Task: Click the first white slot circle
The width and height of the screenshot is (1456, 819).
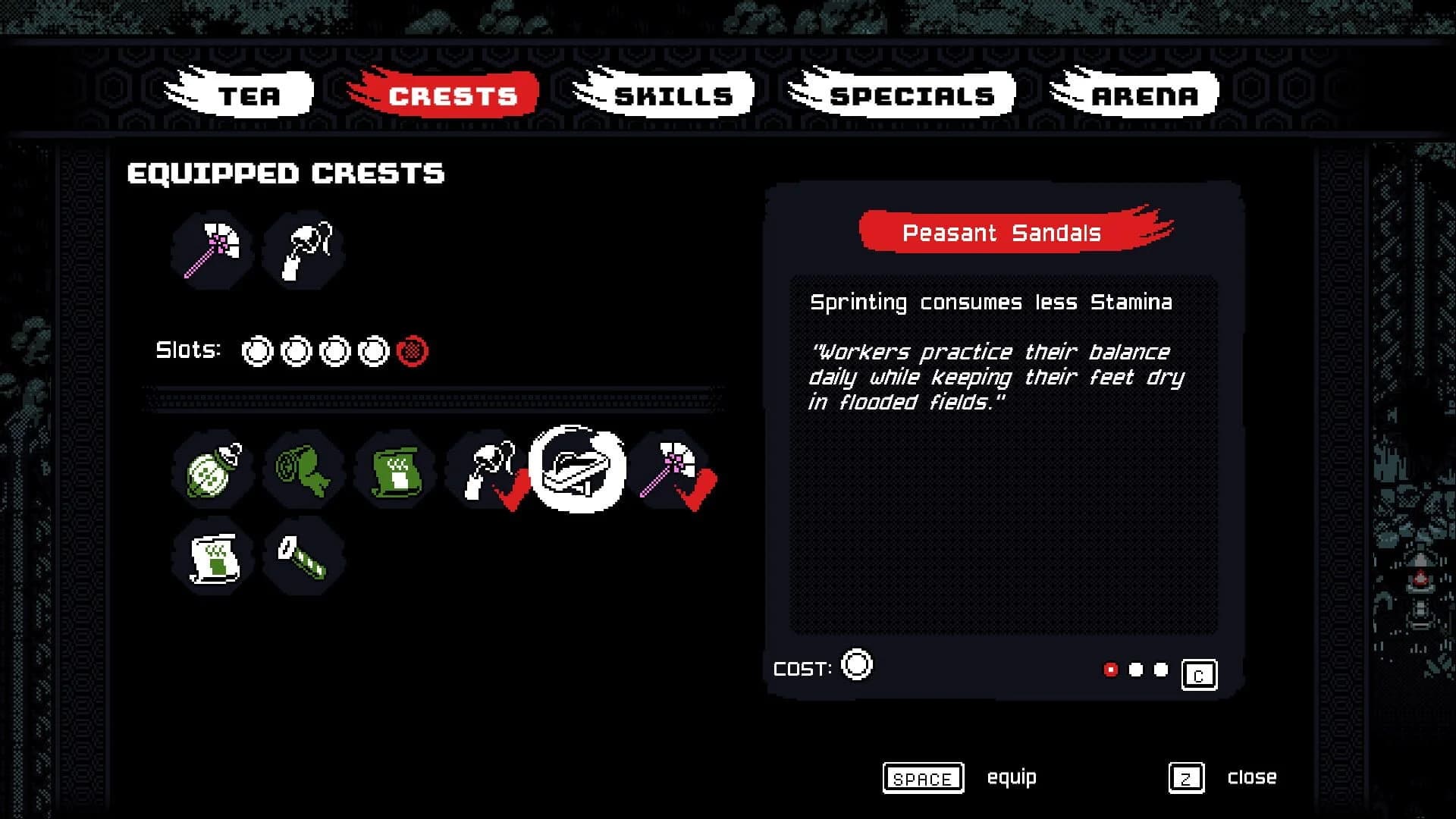Action: point(257,350)
